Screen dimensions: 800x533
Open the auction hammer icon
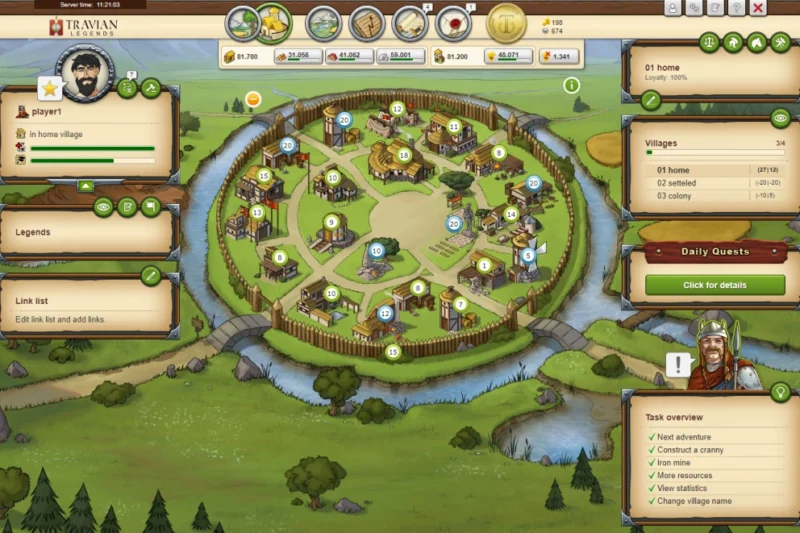click(151, 88)
